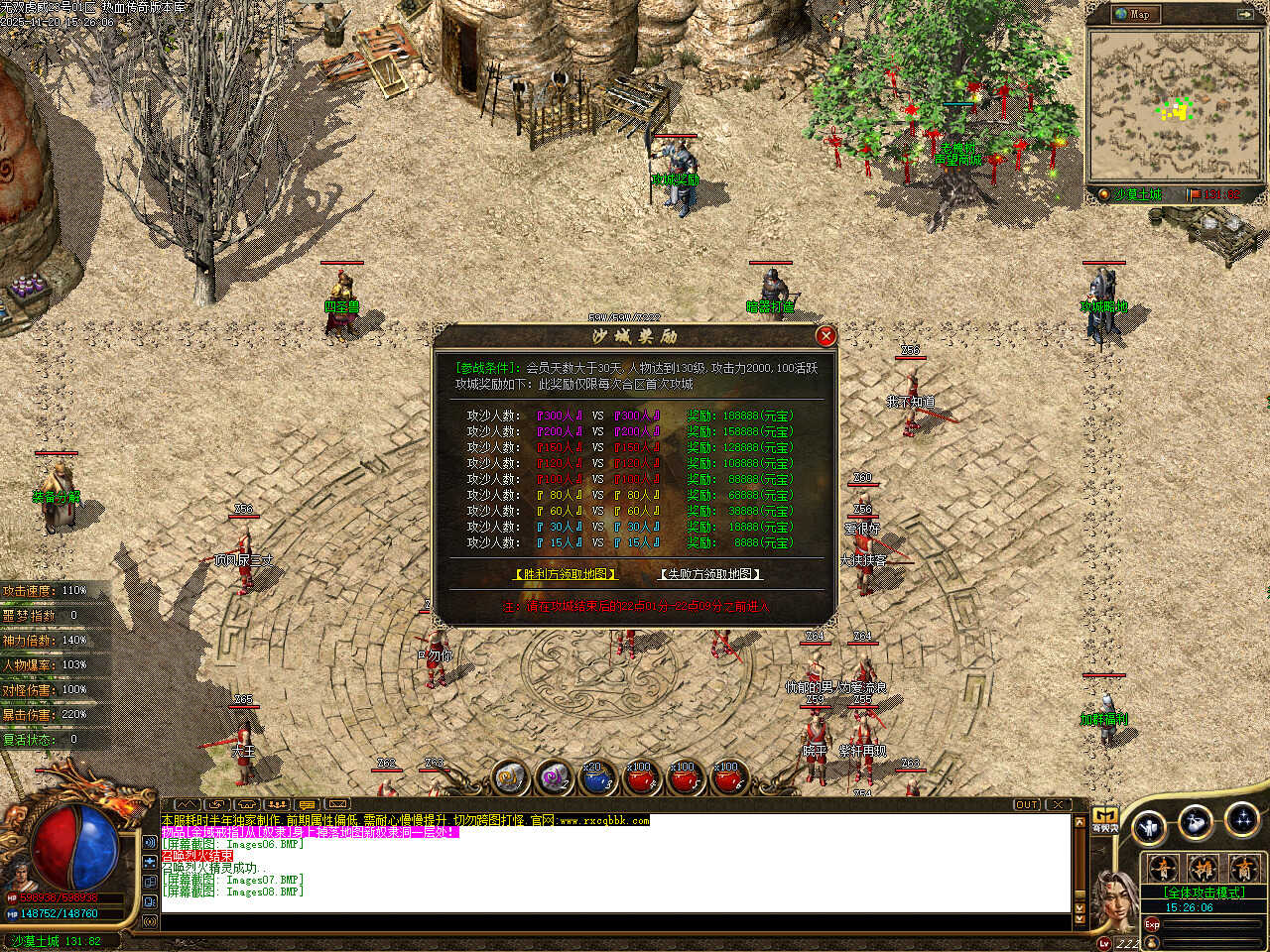This screenshot has height=952, width=1270.
Task: Open the 商 shop button
Action: coord(1242,870)
